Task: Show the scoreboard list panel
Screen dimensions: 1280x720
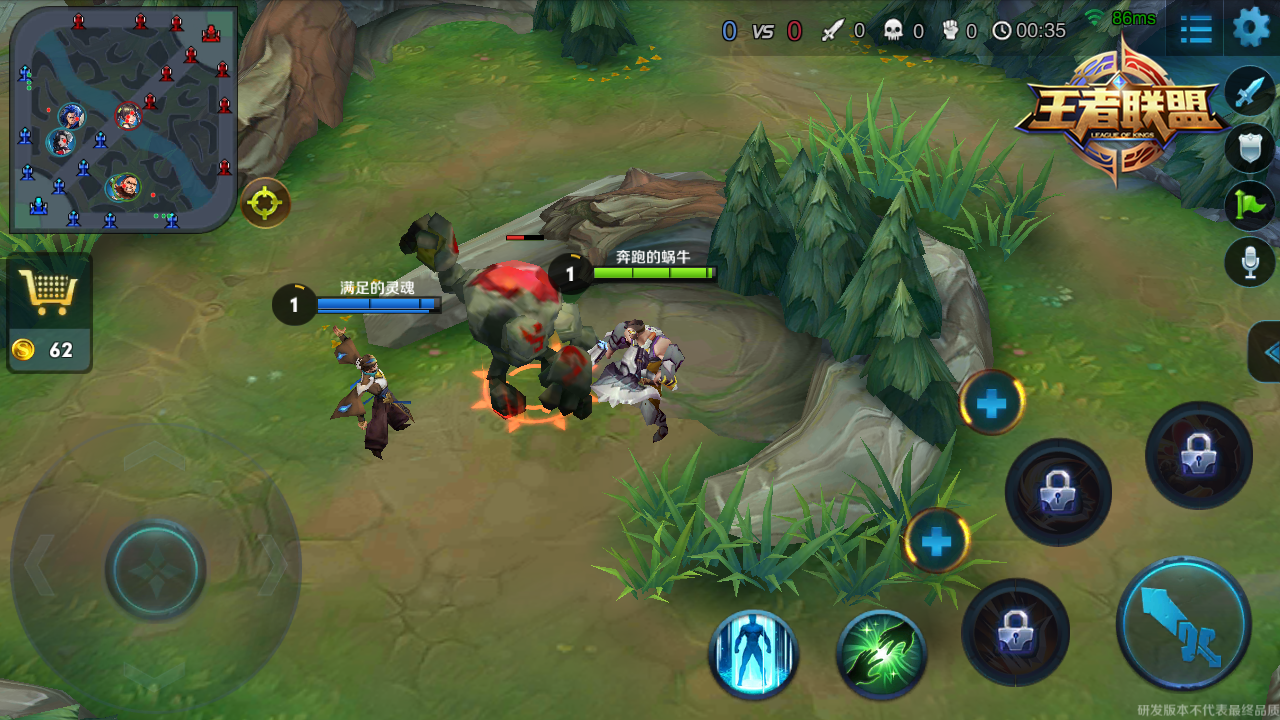Action: click(x=1196, y=29)
